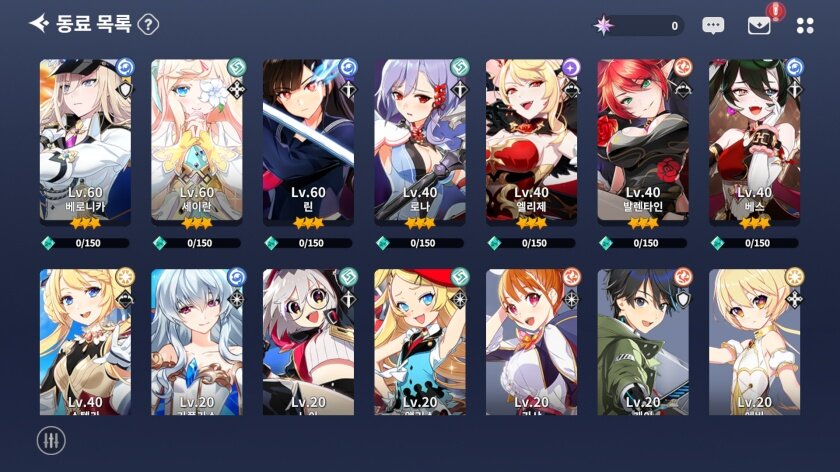Viewport: 840px width, 472px height.
Task: Open the 베스 companion card
Action: [x=754, y=140]
